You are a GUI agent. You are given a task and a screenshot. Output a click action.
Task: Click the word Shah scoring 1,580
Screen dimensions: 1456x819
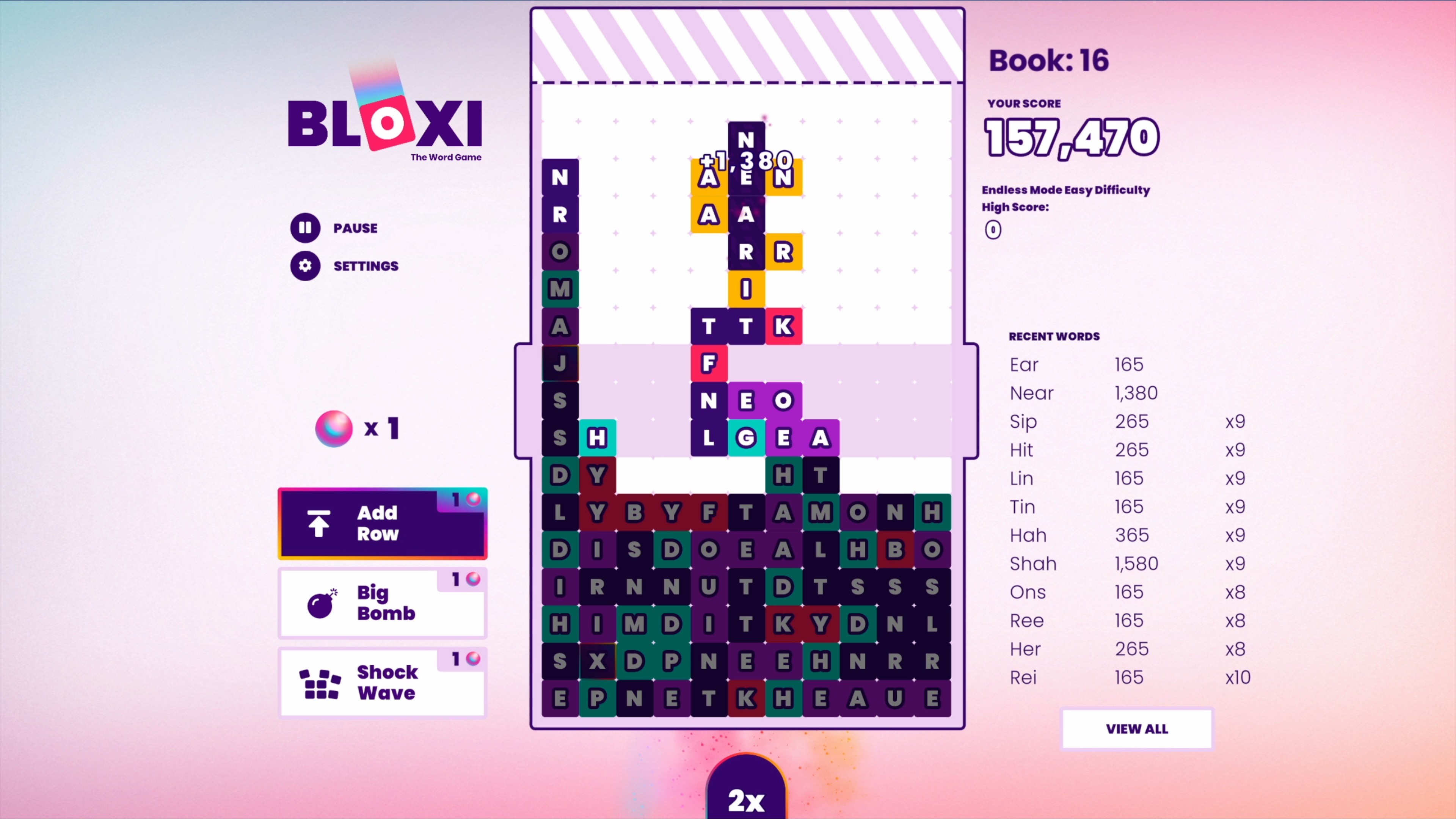point(1032,563)
